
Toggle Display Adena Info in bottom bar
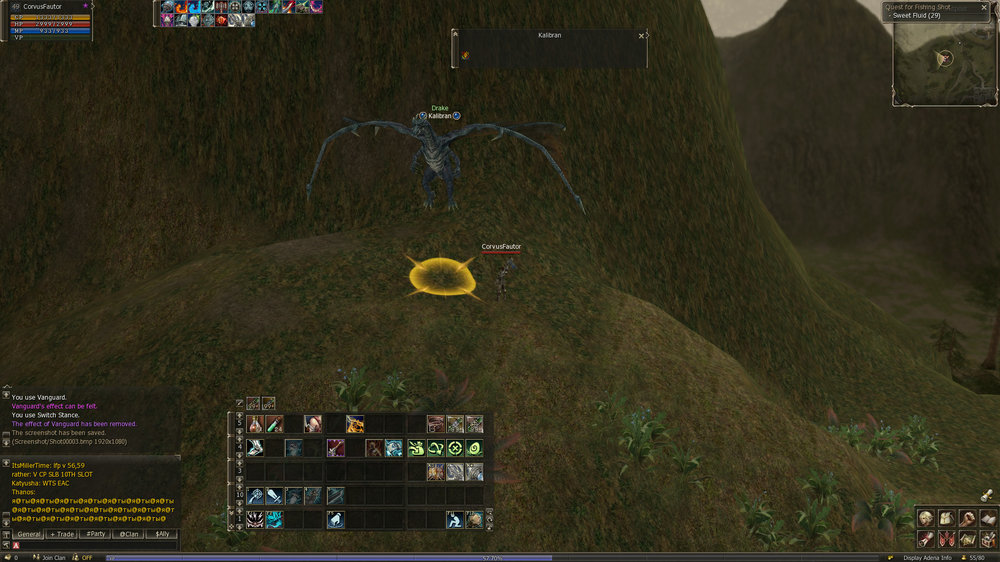coord(926,558)
